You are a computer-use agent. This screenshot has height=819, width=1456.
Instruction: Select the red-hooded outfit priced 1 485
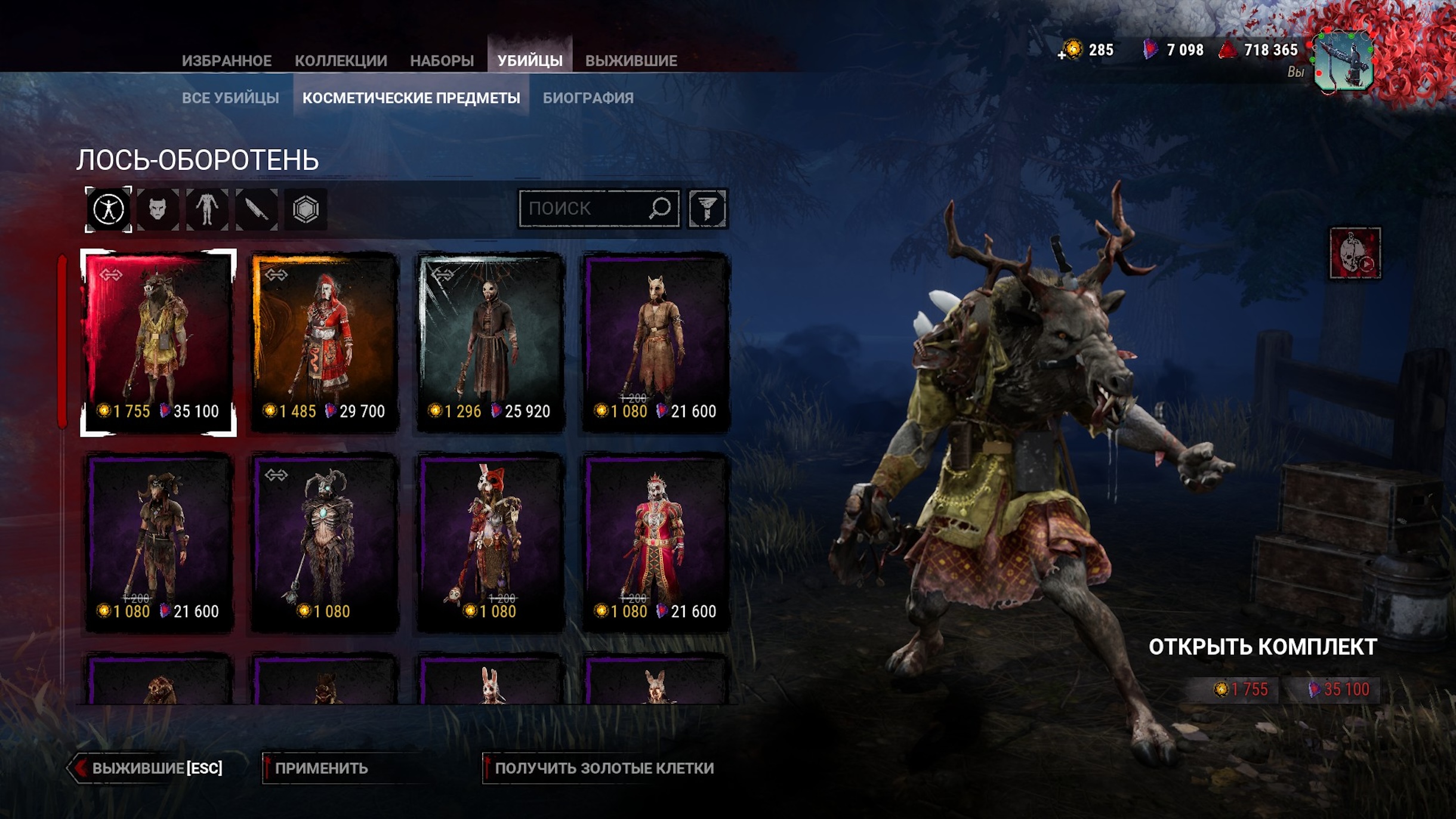click(324, 342)
